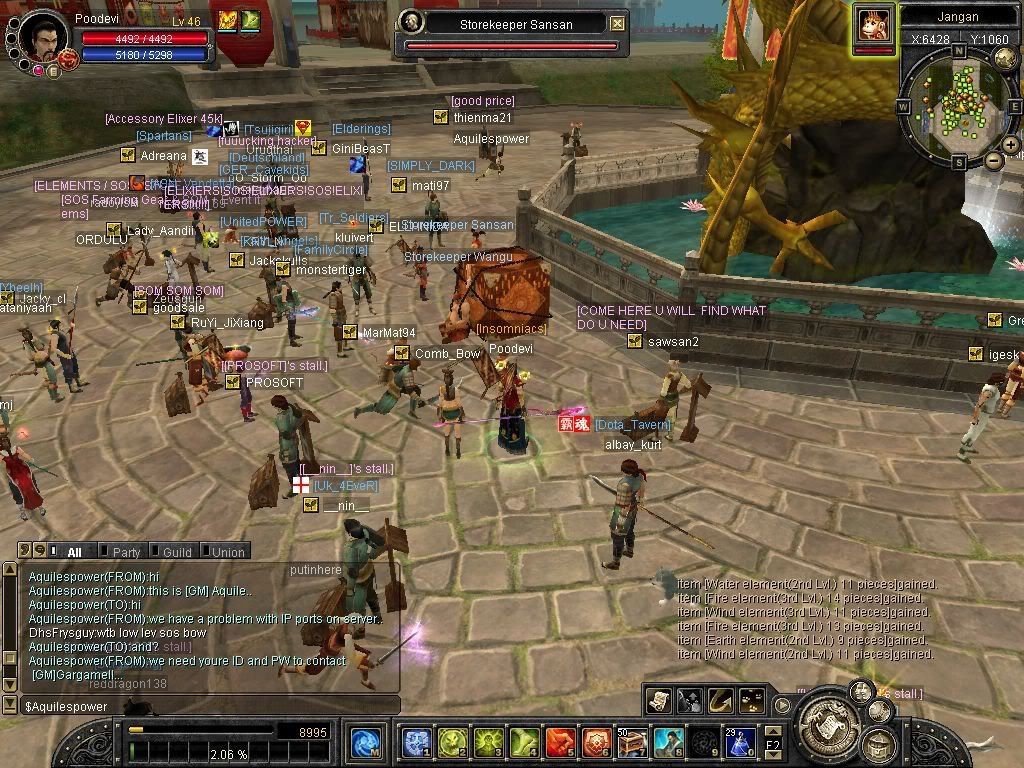
Task: Activate the red fist skill in slot 5
Action: 560,742
